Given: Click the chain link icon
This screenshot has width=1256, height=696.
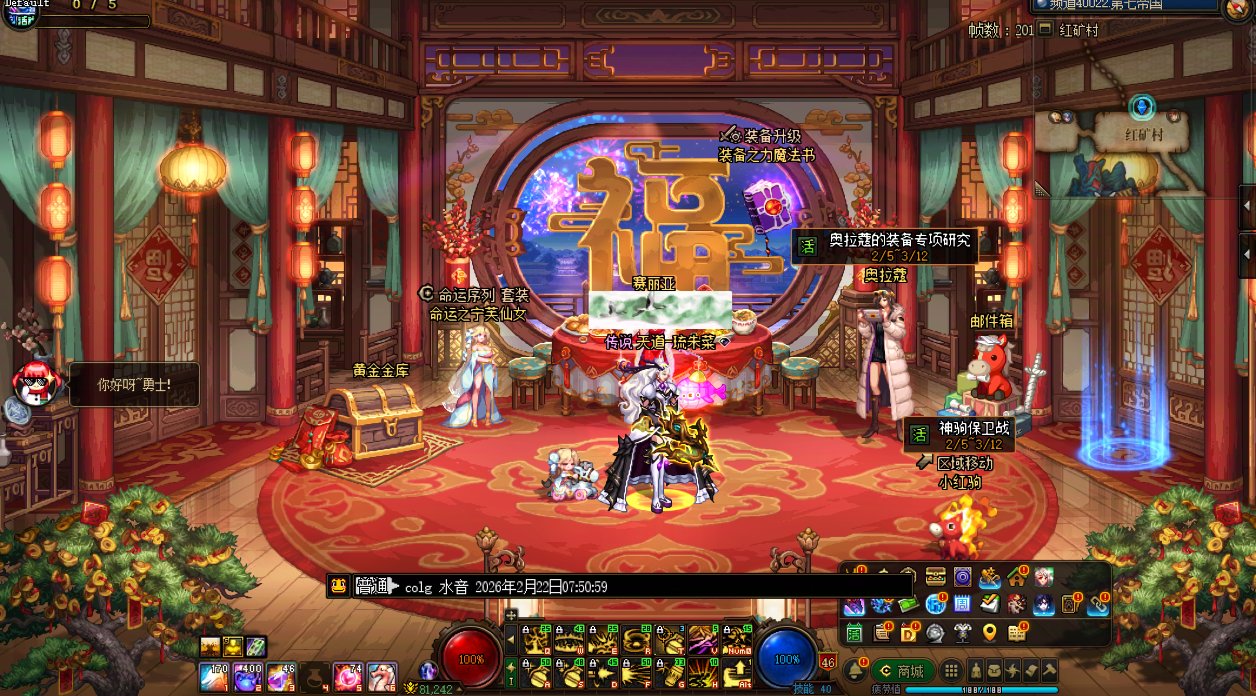Looking at the screenshot, I should 1098,604.
